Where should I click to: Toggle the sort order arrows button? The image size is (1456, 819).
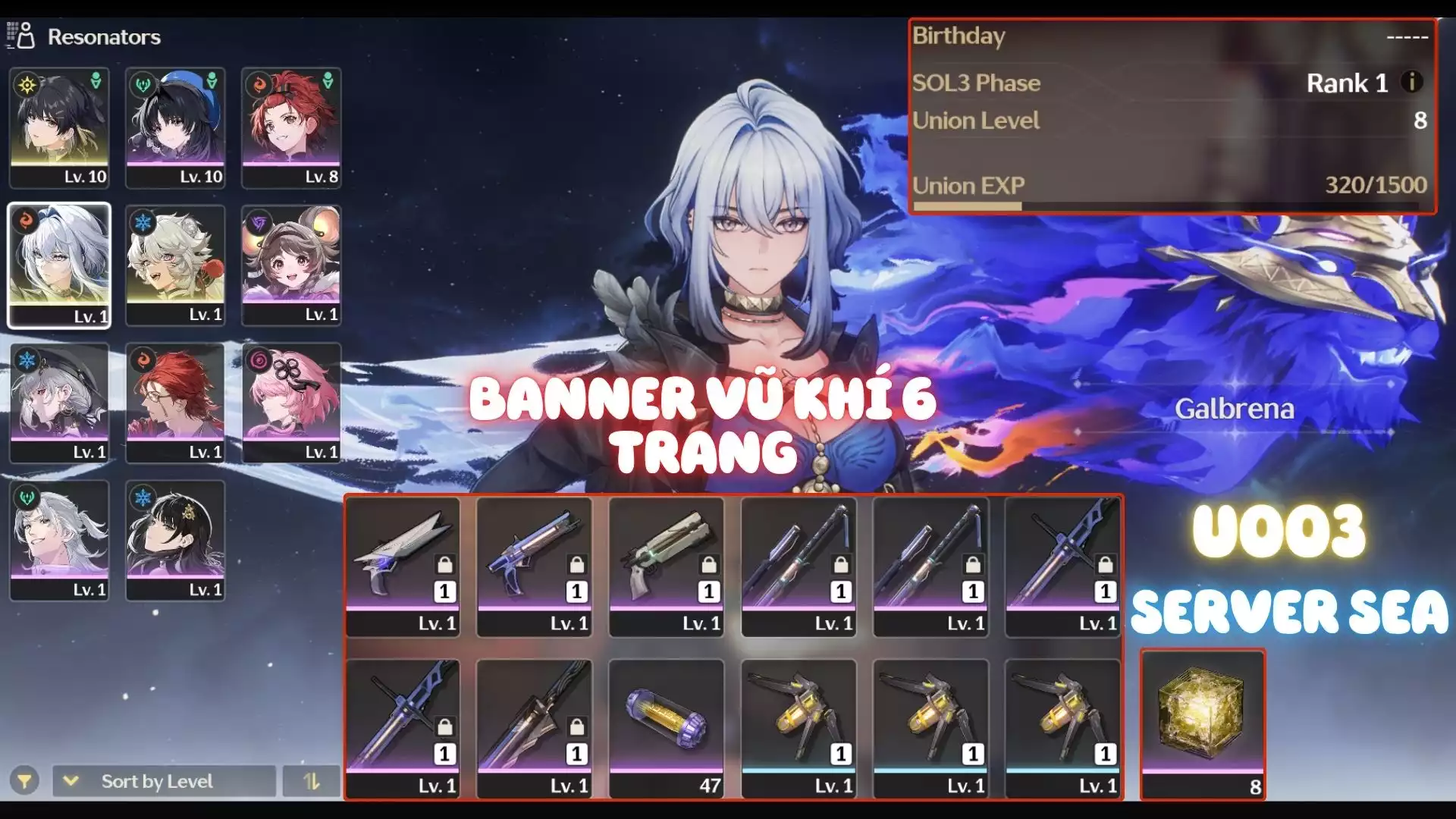point(312,781)
